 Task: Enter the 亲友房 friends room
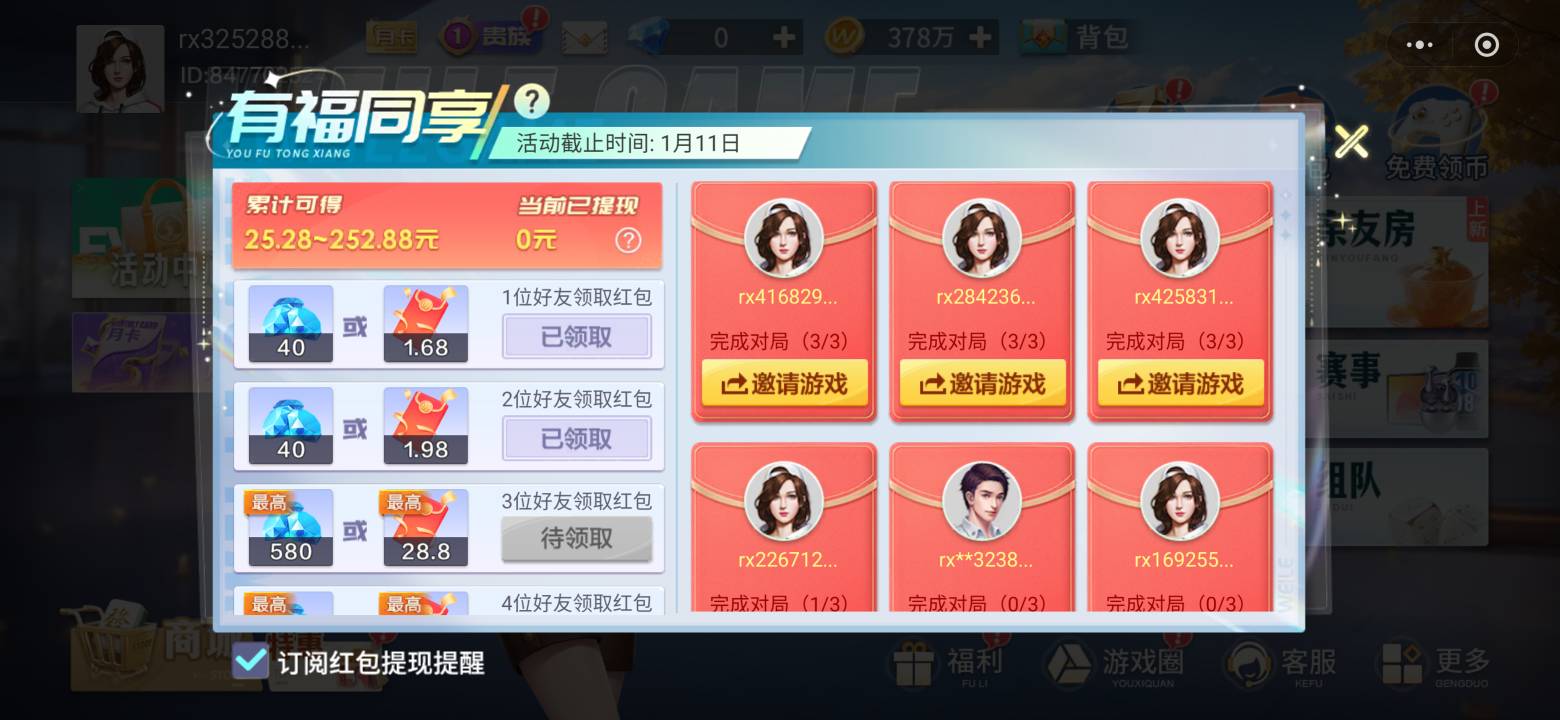pos(1410,232)
